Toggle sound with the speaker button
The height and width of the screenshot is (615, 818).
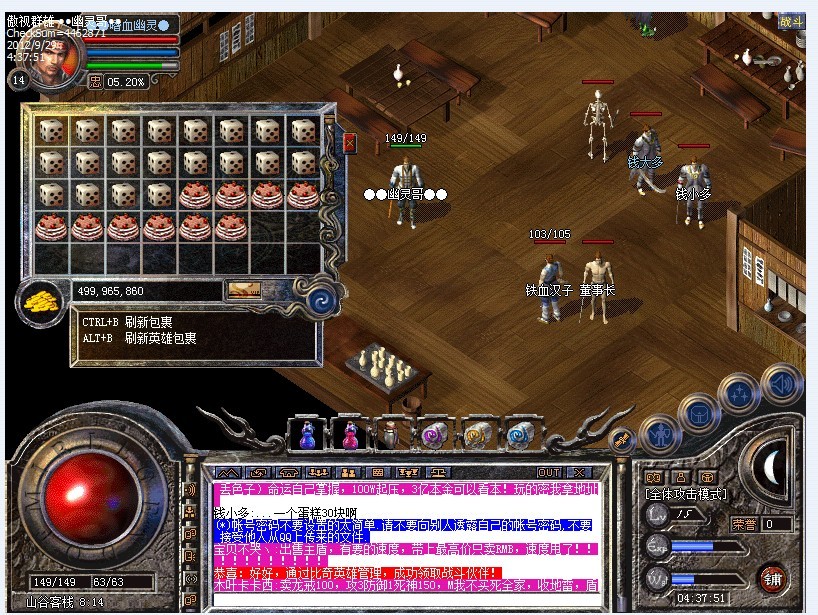[781, 383]
